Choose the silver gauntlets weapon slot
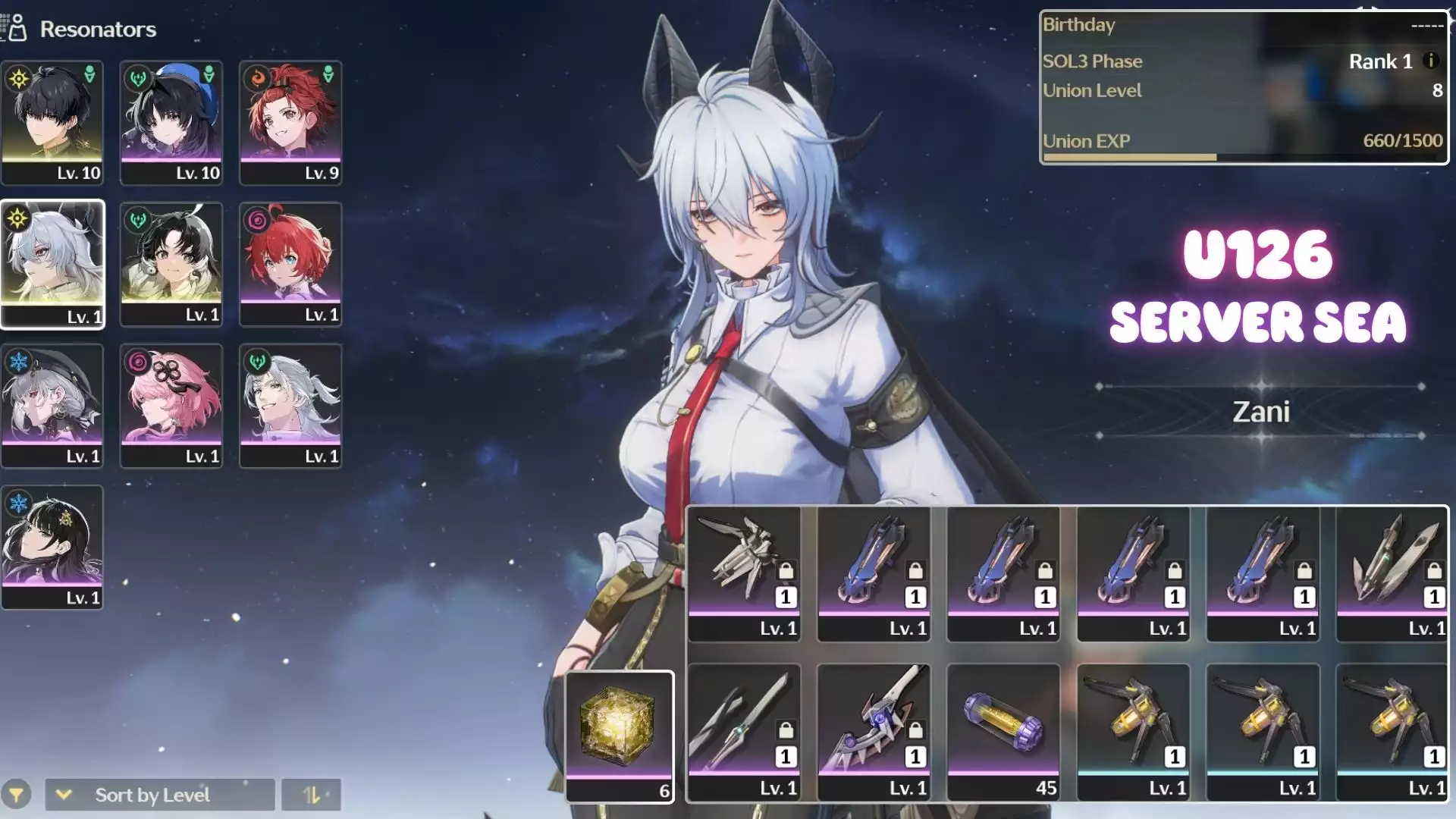 [744, 574]
